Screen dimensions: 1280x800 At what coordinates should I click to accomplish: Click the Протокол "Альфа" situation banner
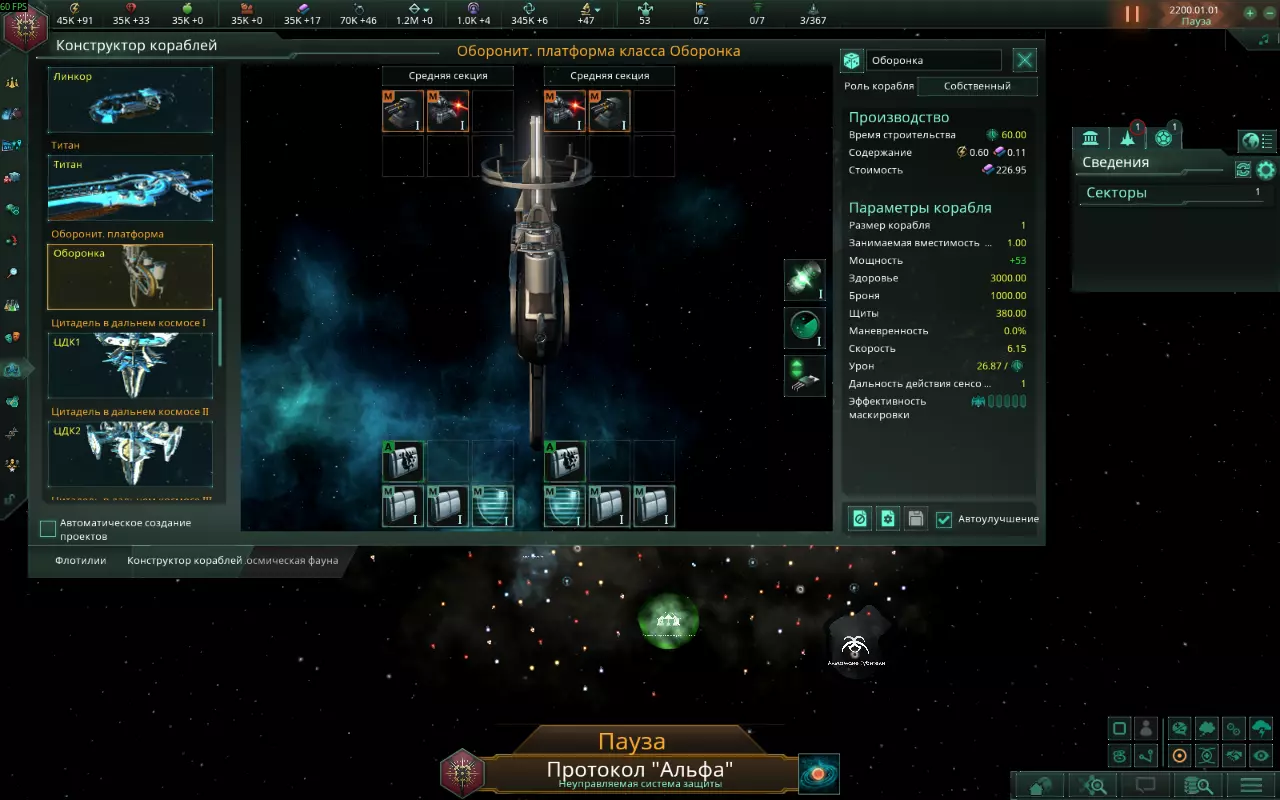(x=640, y=771)
